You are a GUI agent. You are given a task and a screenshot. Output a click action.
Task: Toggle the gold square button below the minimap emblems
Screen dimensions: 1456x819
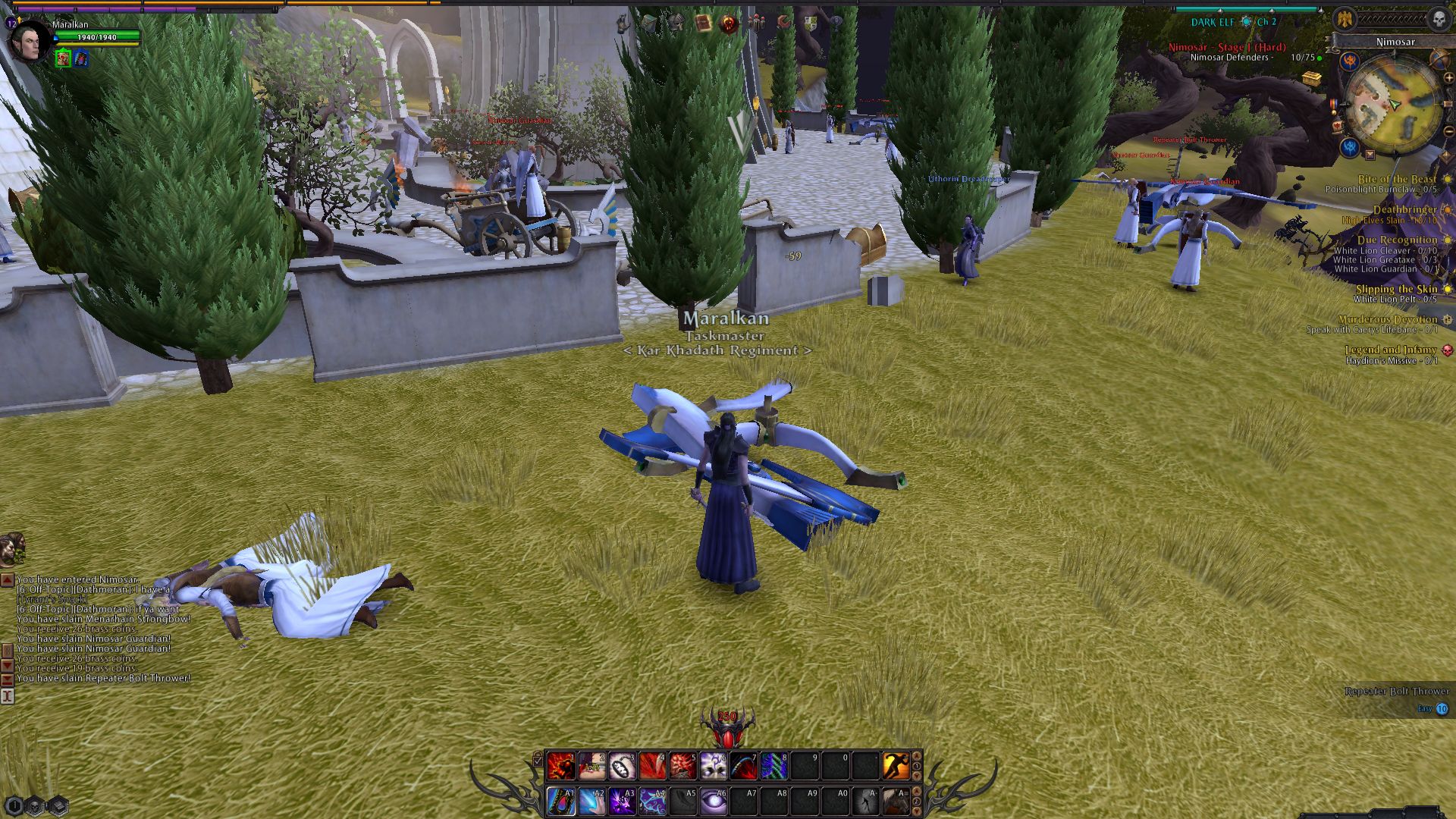[1370, 155]
